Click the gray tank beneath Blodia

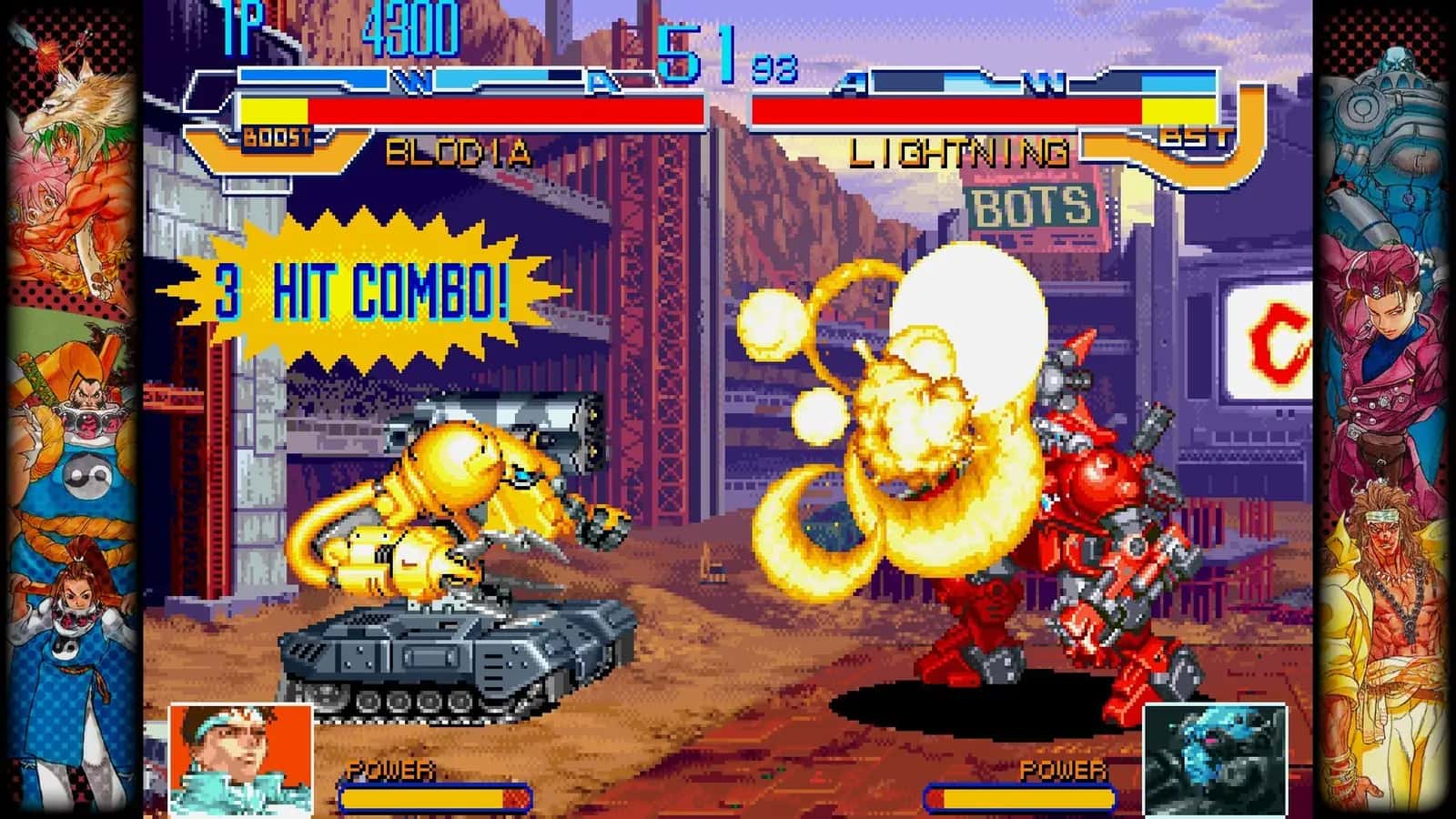(x=437, y=655)
